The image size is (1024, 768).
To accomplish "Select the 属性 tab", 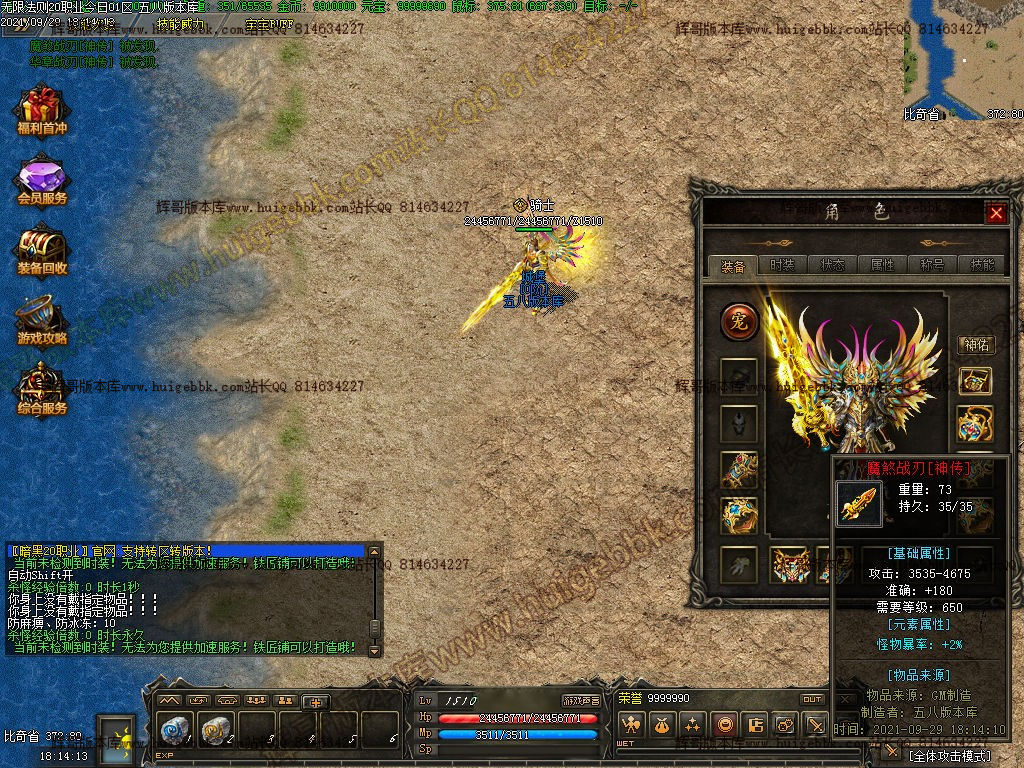I will click(x=882, y=266).
